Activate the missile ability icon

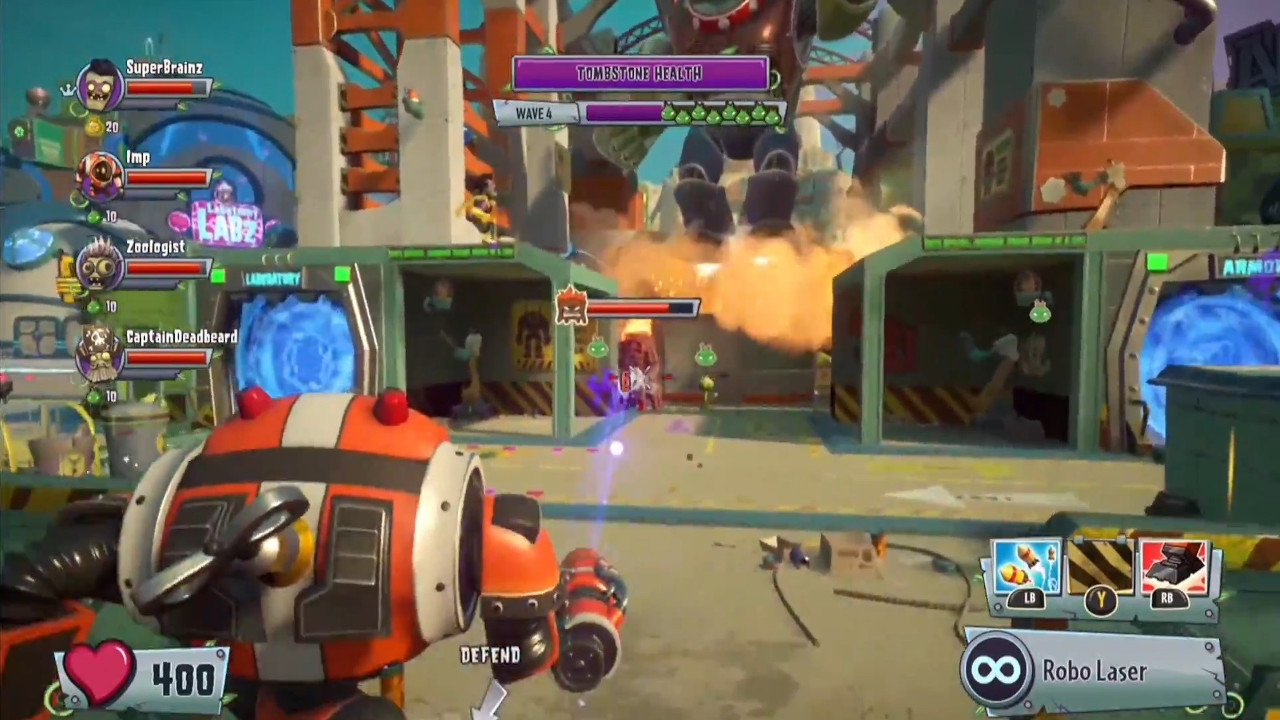(1026, 566)
